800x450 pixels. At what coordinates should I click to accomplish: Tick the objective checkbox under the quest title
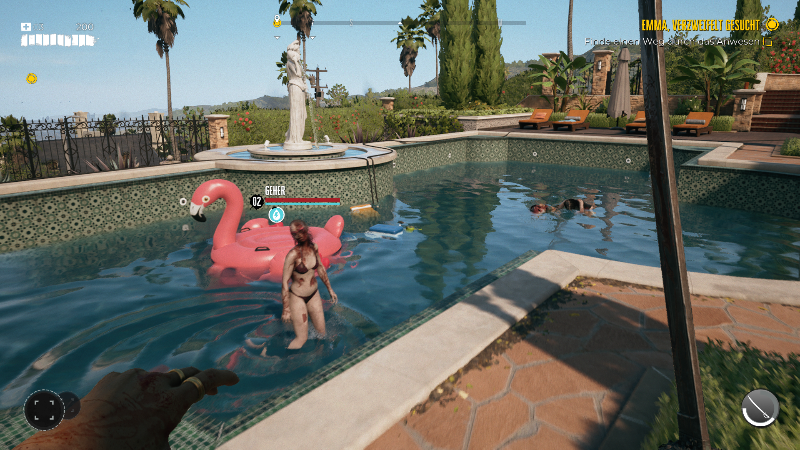point(768,43)
